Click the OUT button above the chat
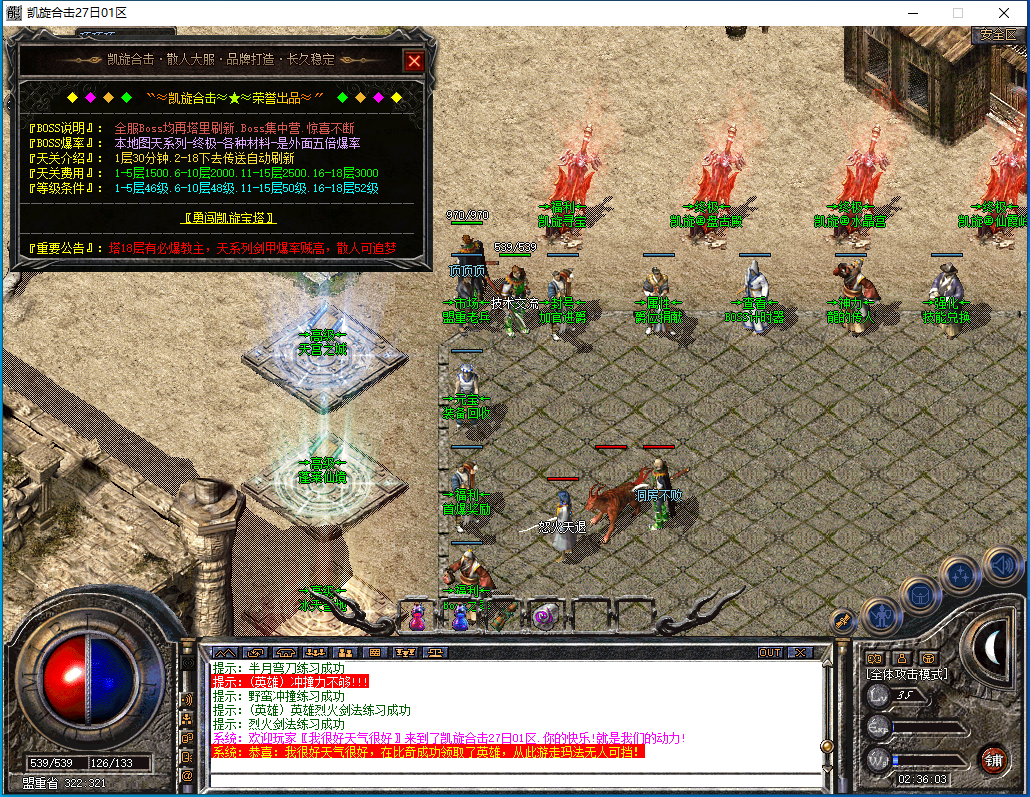 click(x=770, y=652)
